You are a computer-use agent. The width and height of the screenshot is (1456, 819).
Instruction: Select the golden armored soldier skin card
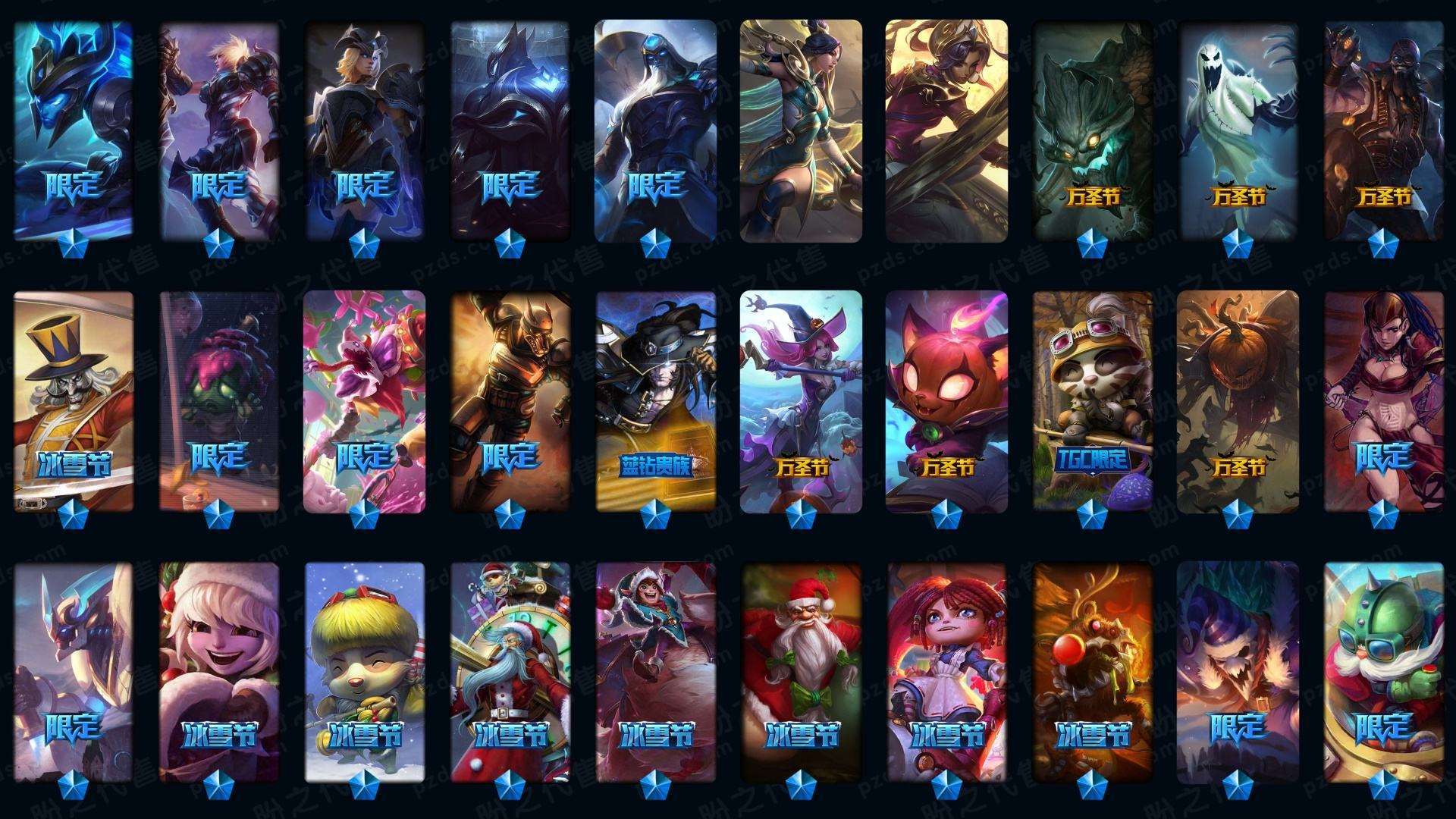(x=510, y=400)
